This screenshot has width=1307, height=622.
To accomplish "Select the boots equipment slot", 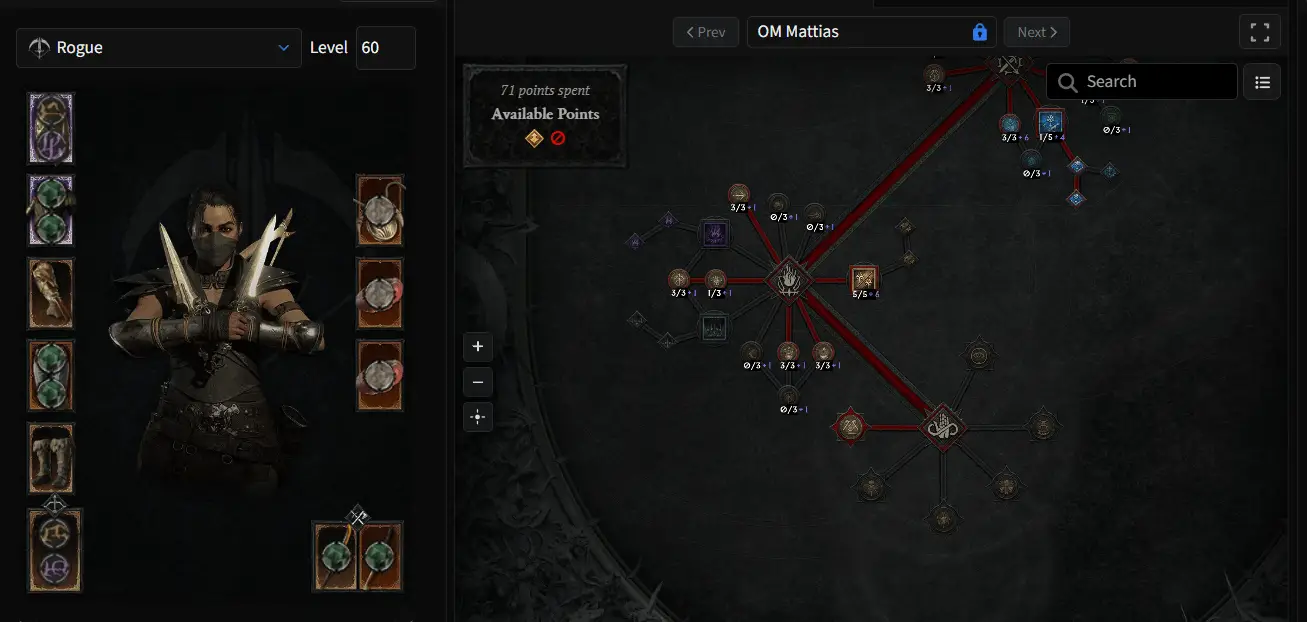I will (x=51, y=457).
